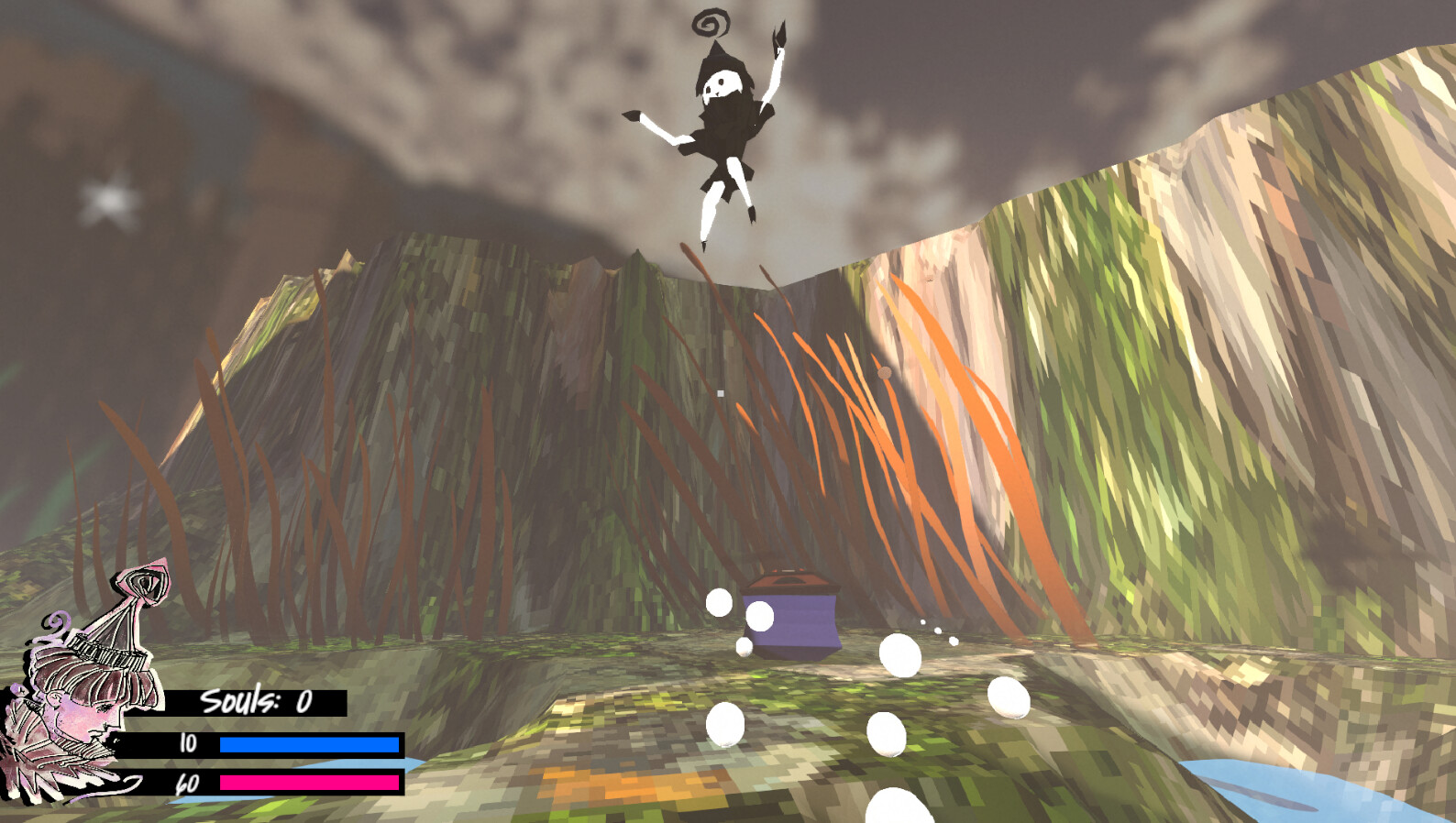Click the chest's orange lid

[x=793, y=577]
